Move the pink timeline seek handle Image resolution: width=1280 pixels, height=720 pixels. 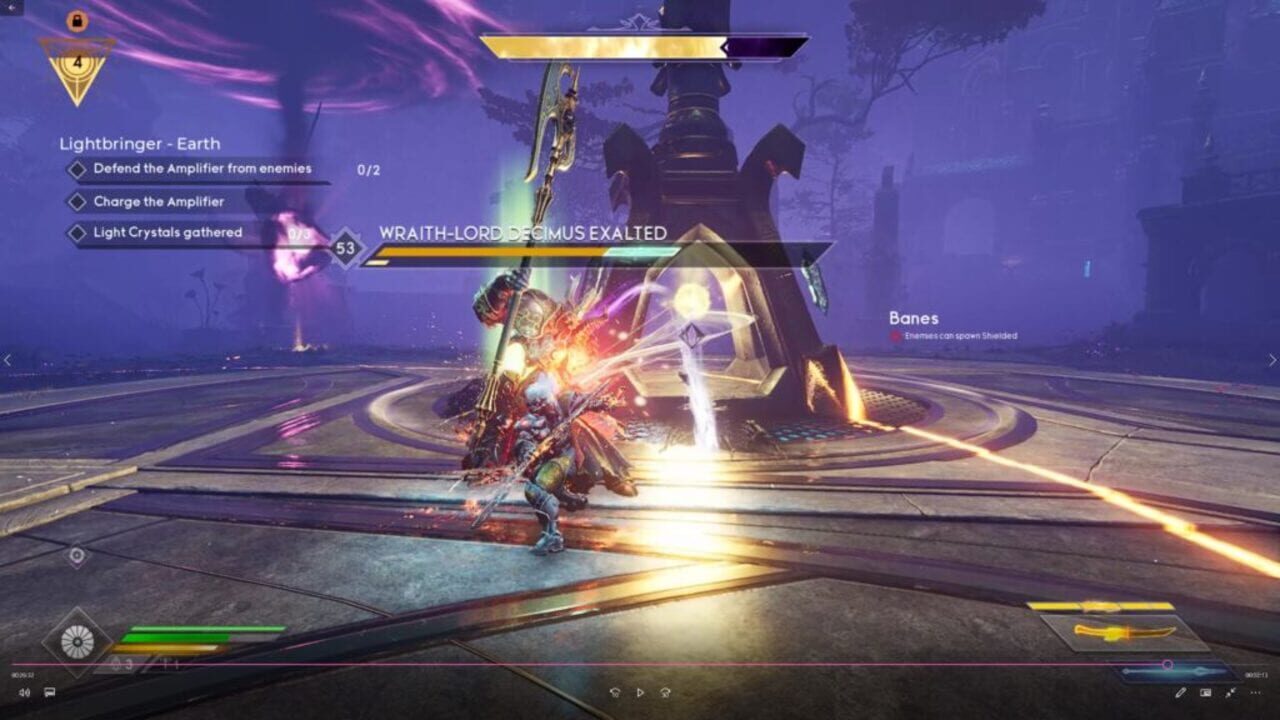click(x=1168, y=663)
